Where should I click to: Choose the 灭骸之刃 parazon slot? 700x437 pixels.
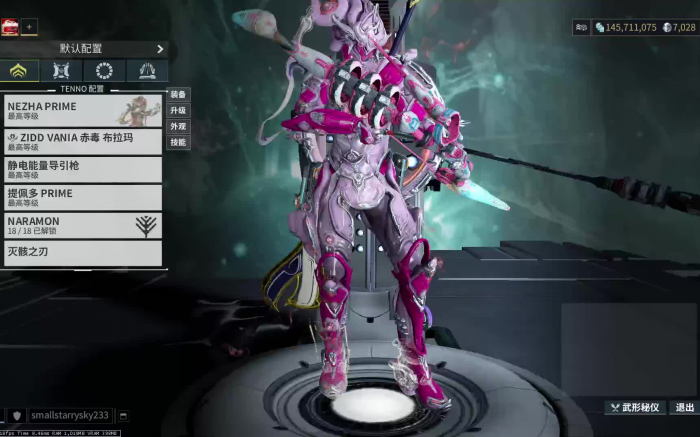tap(82, 252)
